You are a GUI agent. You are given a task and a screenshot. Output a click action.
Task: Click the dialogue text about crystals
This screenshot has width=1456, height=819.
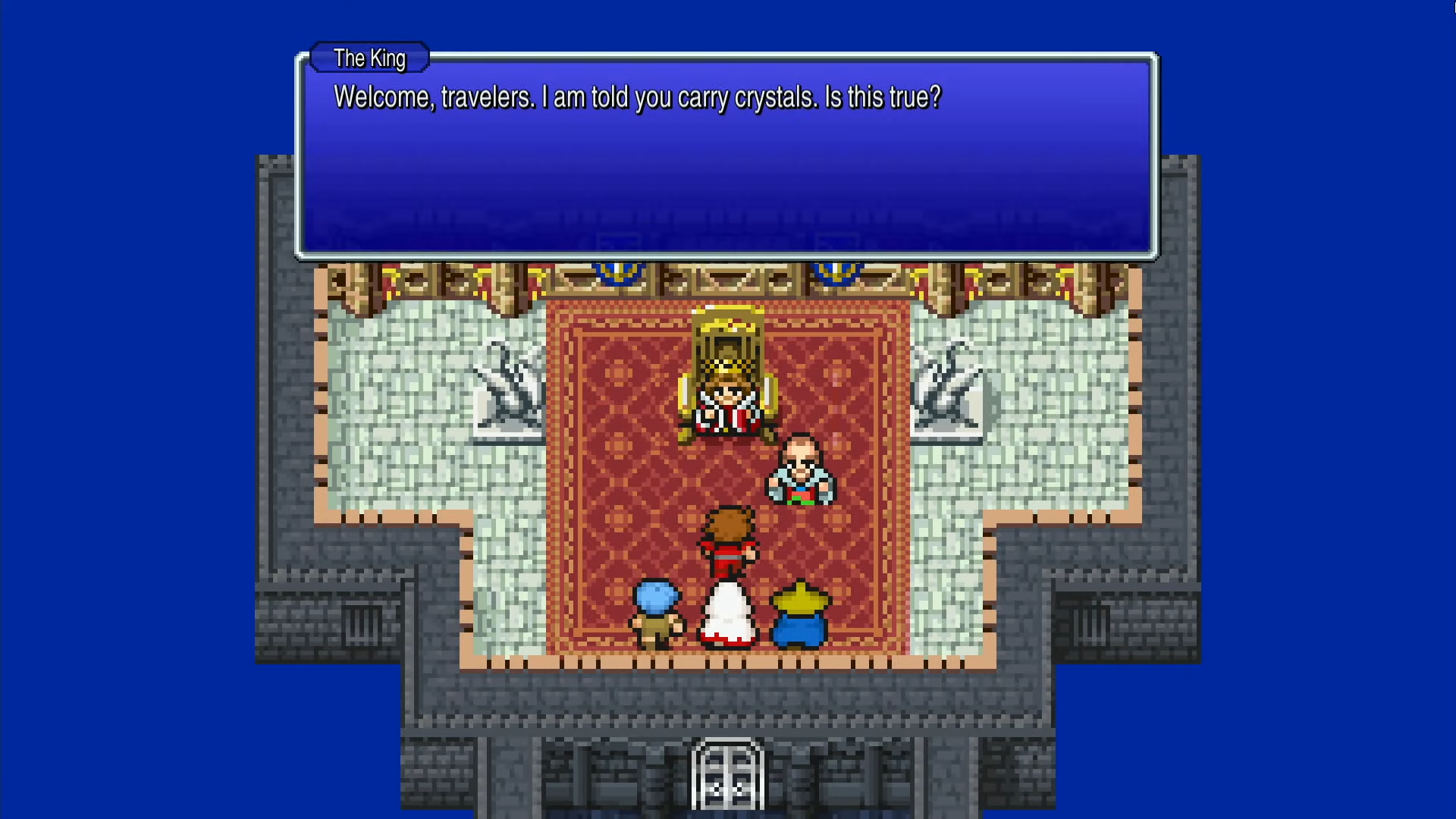(x=637, y=97)
